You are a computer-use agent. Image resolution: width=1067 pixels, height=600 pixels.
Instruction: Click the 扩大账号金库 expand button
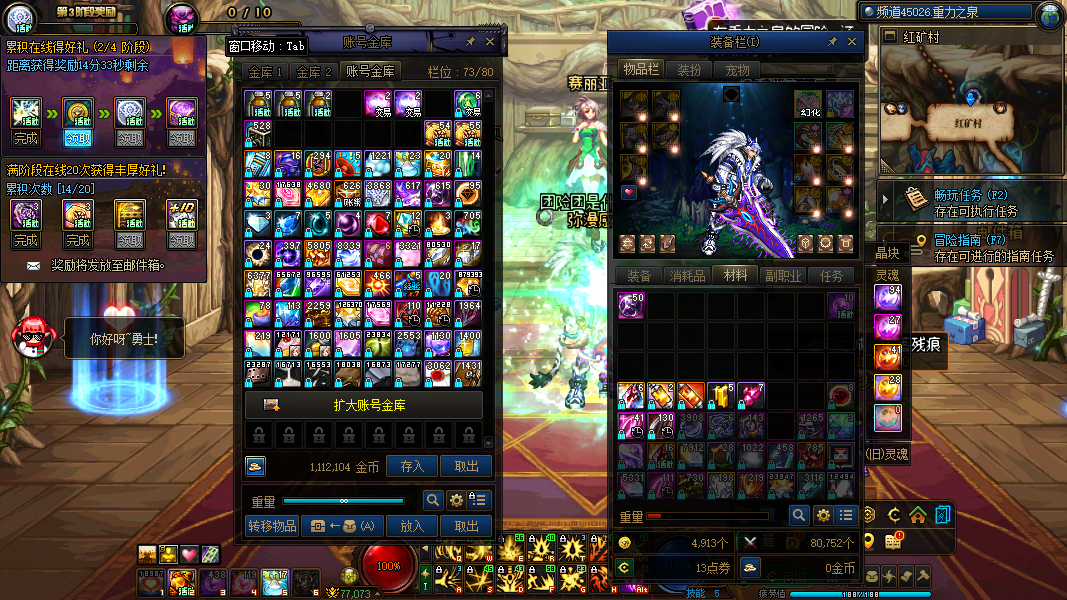[x=363, y=405]
